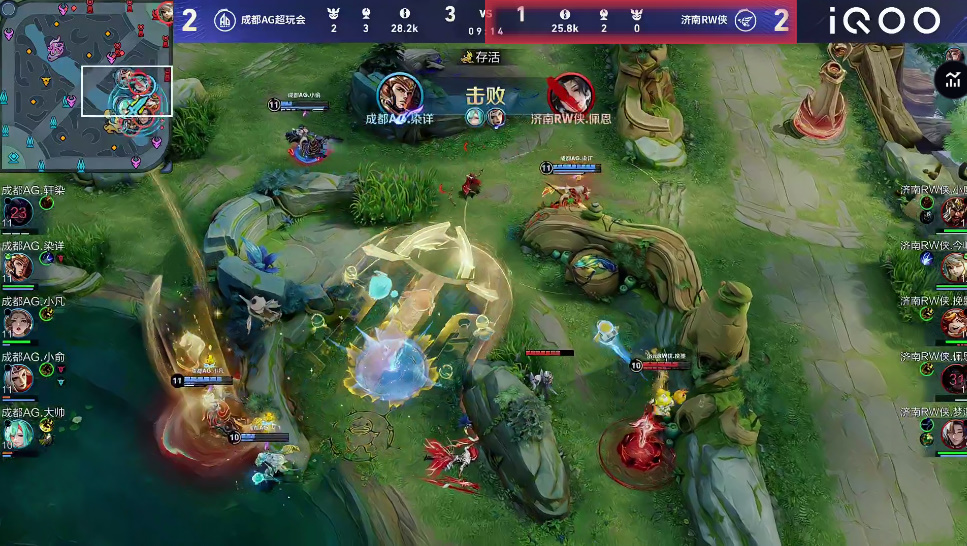Viewport: 967px width, 546px height.
Task: Click the minimap in the corner
Action: coord(87,86)
